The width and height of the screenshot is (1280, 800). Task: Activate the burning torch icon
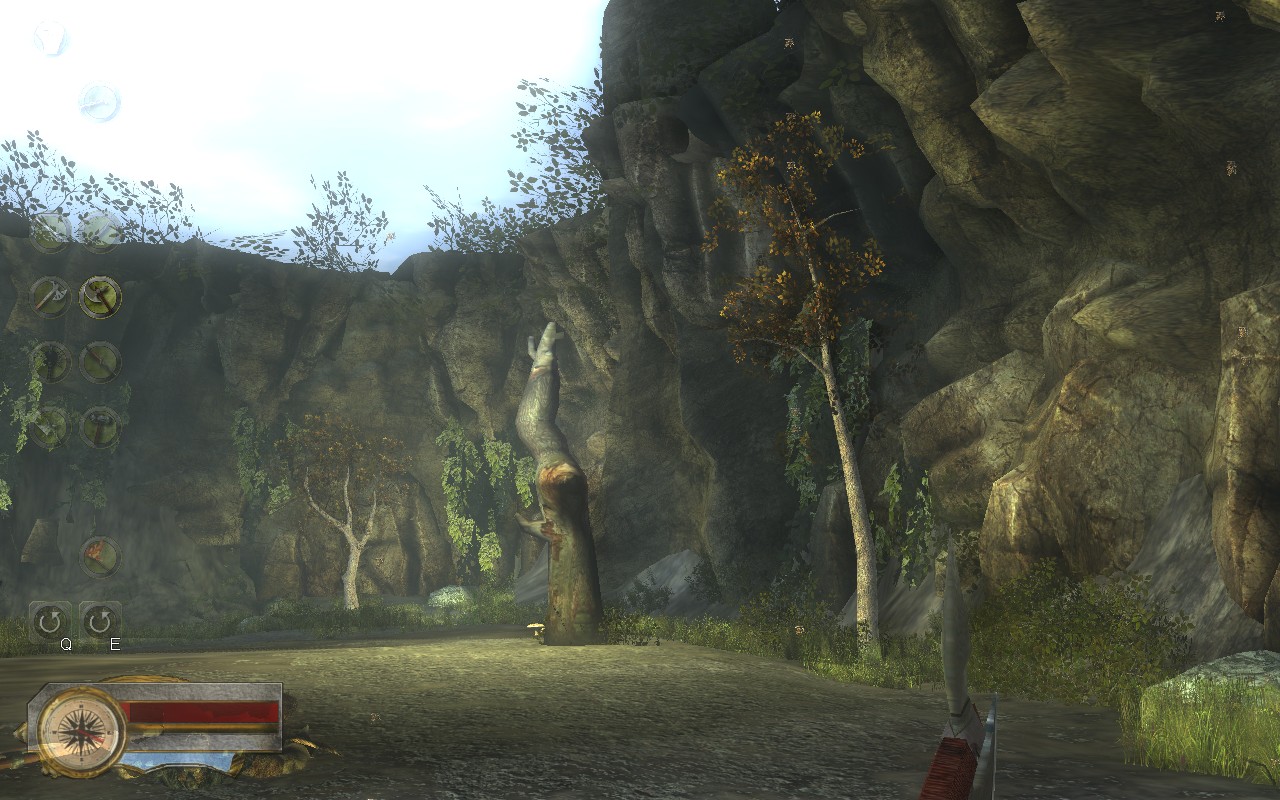pos(100,557)
